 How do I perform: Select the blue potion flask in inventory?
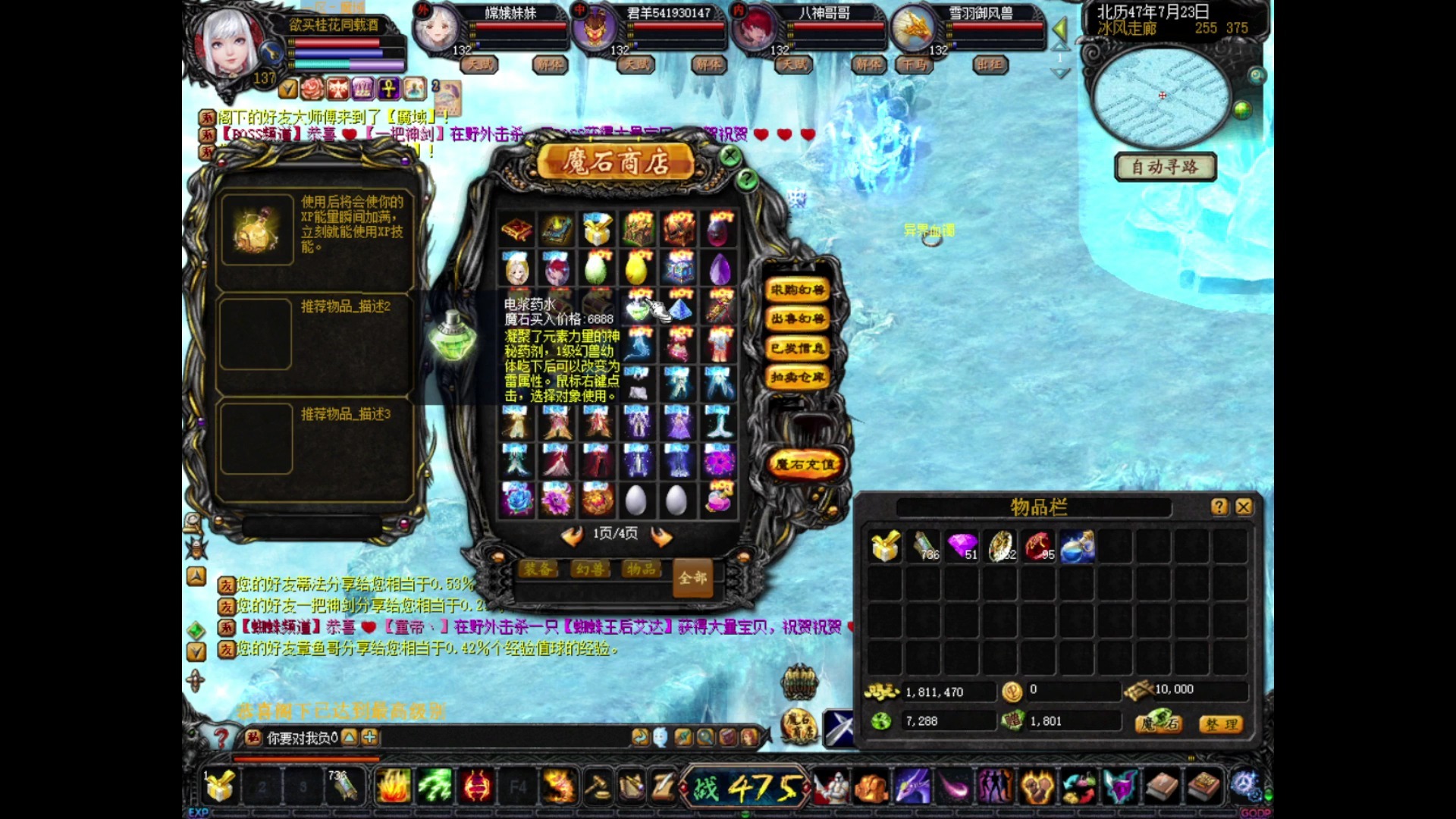[x=1077, y=546]
